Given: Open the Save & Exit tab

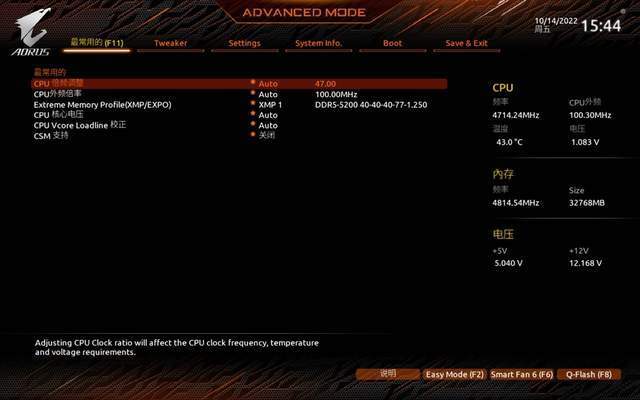Looking at the screenshot, I should pos(467,44).
